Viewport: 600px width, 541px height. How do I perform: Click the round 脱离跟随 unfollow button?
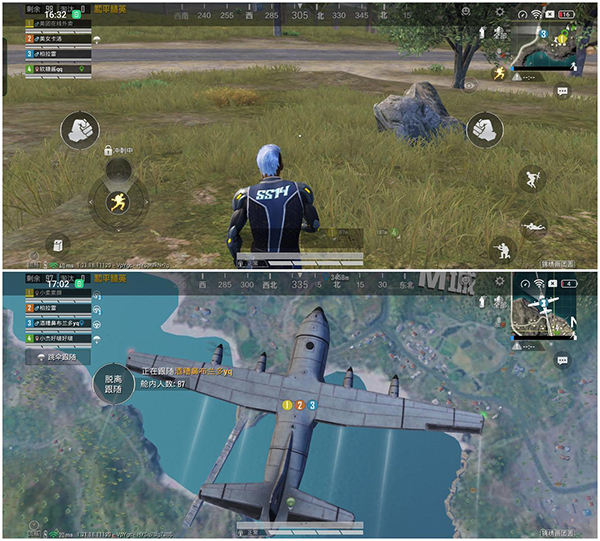pyautogui.click(x=109, y=386)
